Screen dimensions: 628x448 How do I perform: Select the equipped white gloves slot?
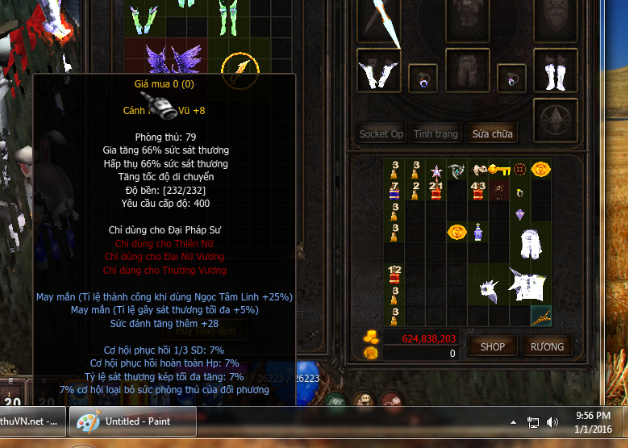click(x=377, y=76)
